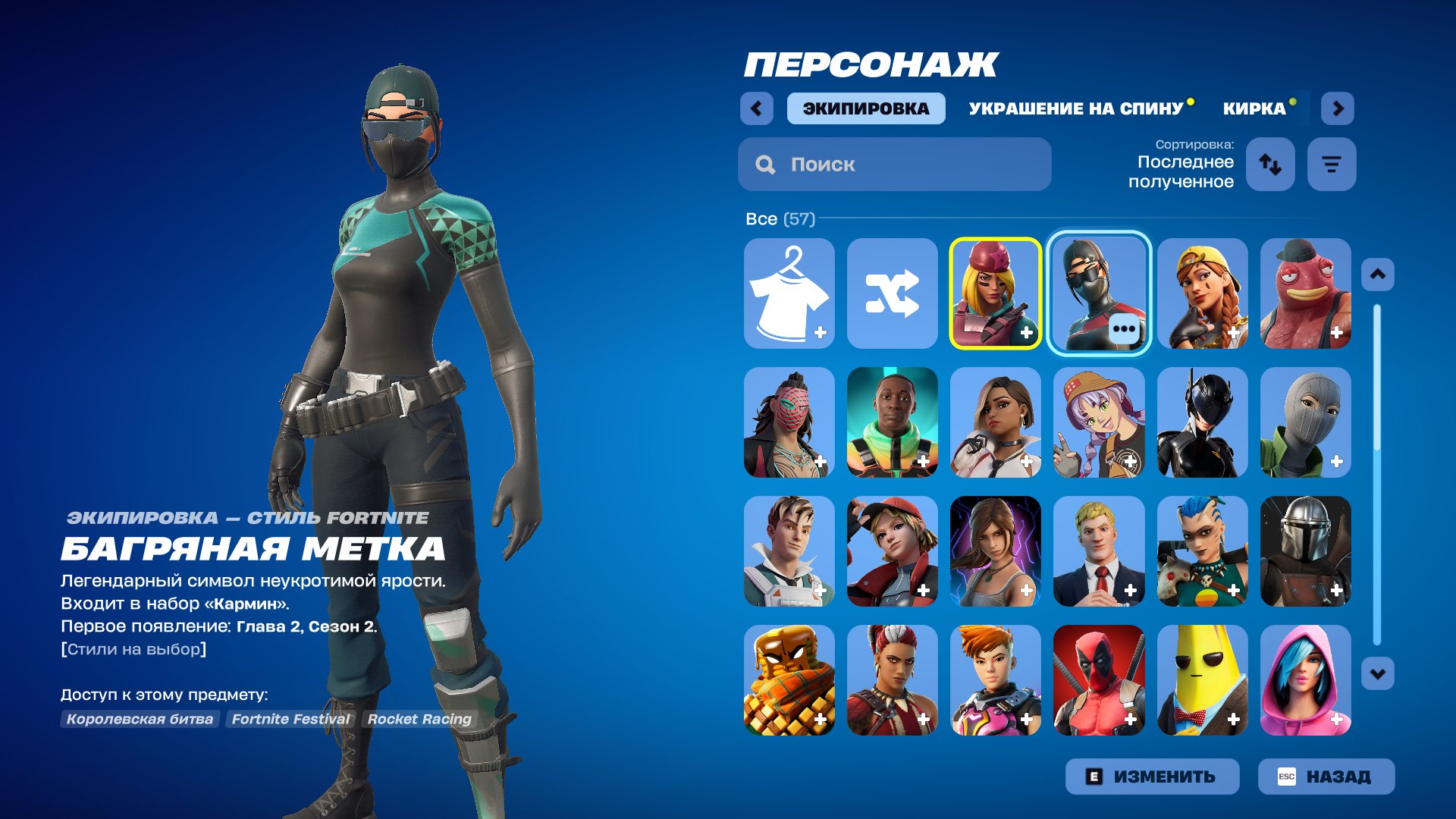This screenshot has height=819, width=1456.
Task: Select the Lara Croft outfit thumbnail
Action: 996,551
